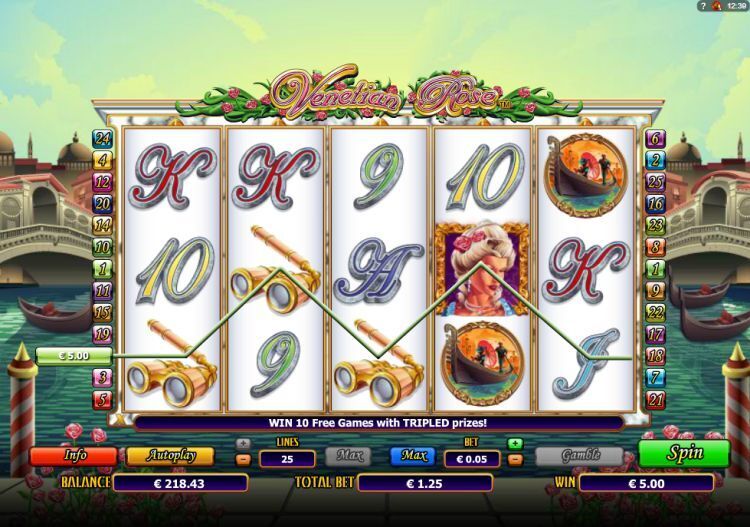
Task: Show payline number 18
Action: coord(656,355)
